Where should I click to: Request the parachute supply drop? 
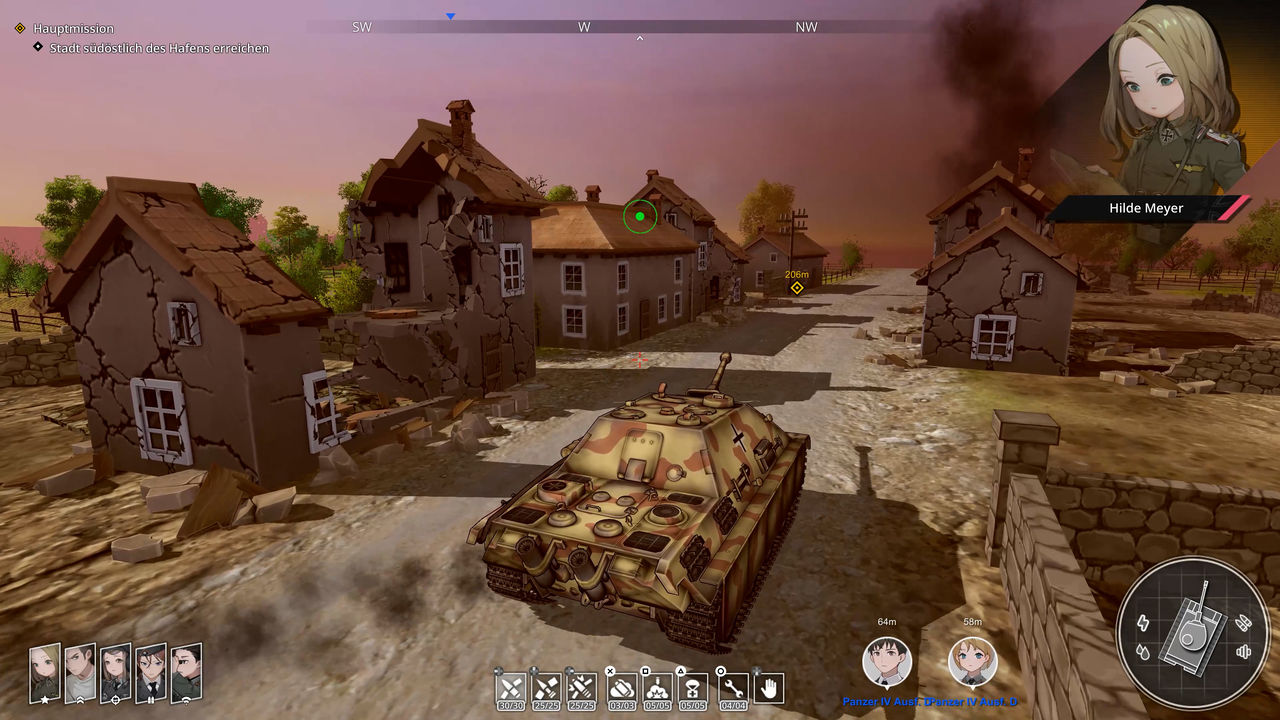pos(693,688)
